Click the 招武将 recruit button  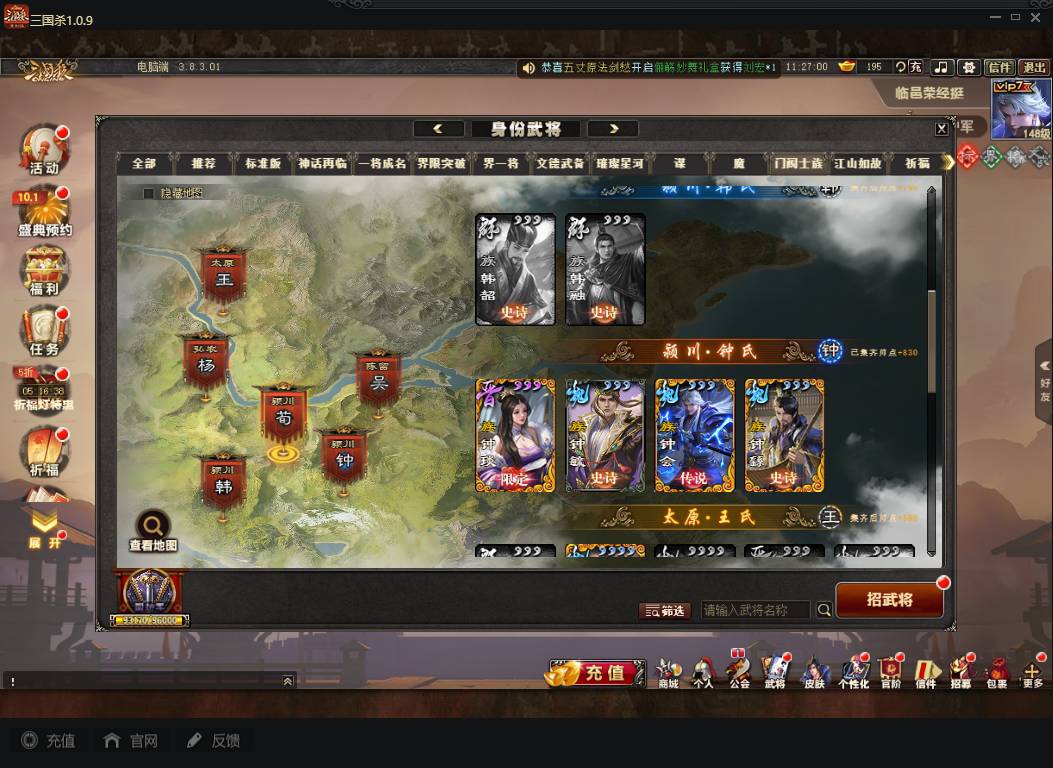pyautogui.click(x=889, y=600)
